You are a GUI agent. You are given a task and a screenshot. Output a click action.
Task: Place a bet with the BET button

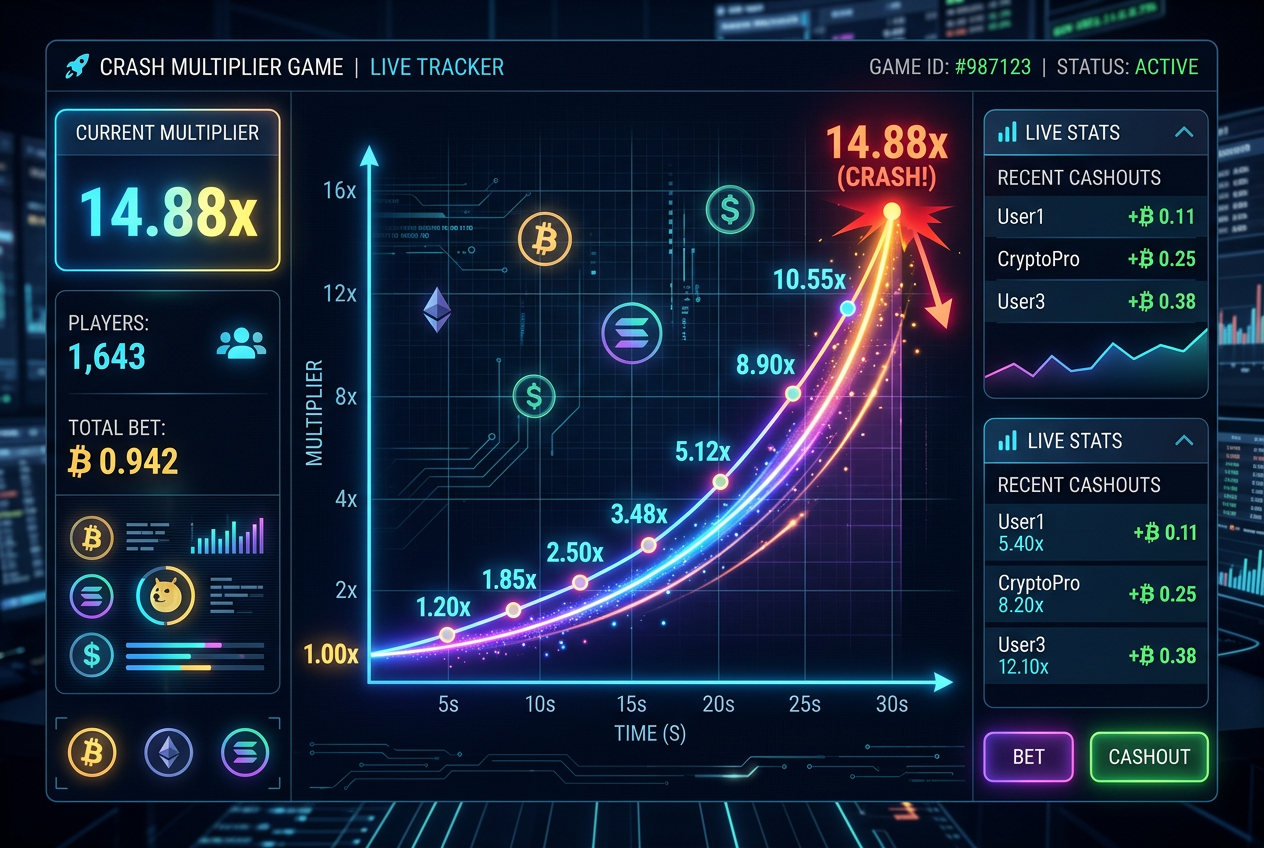[x=1028, y=756]
